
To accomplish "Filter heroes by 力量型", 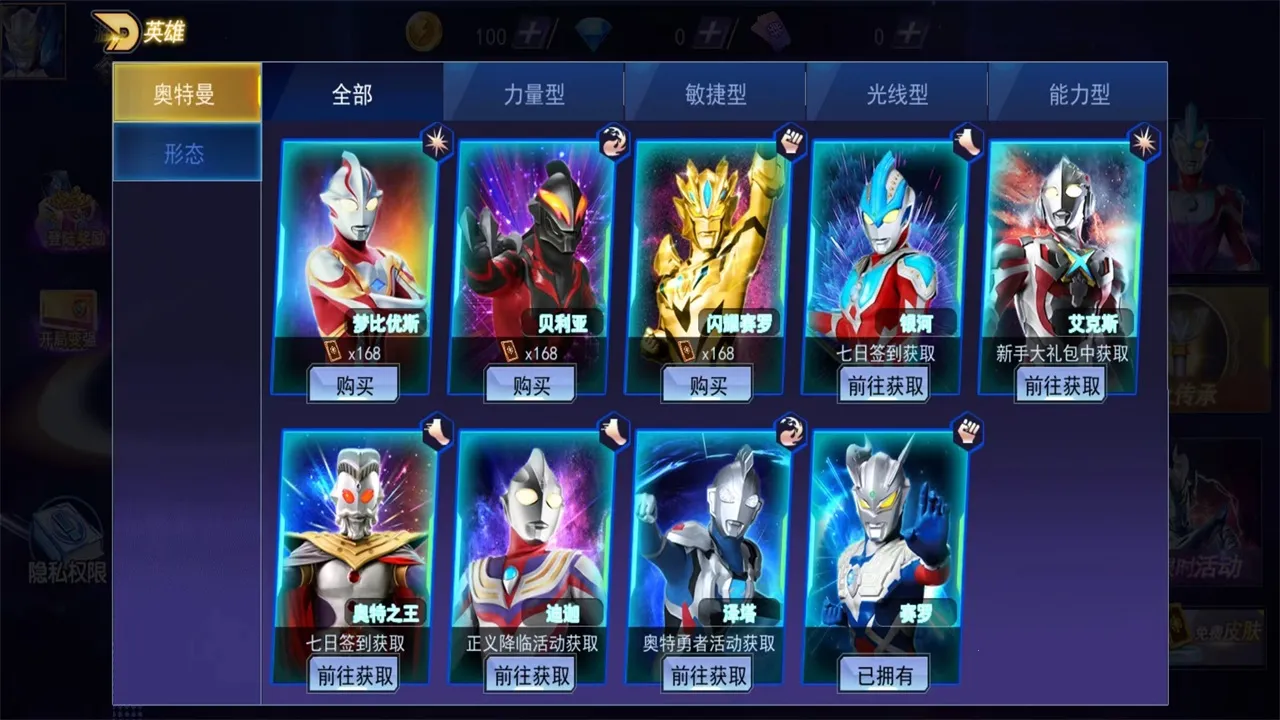I will pos(534,94).
